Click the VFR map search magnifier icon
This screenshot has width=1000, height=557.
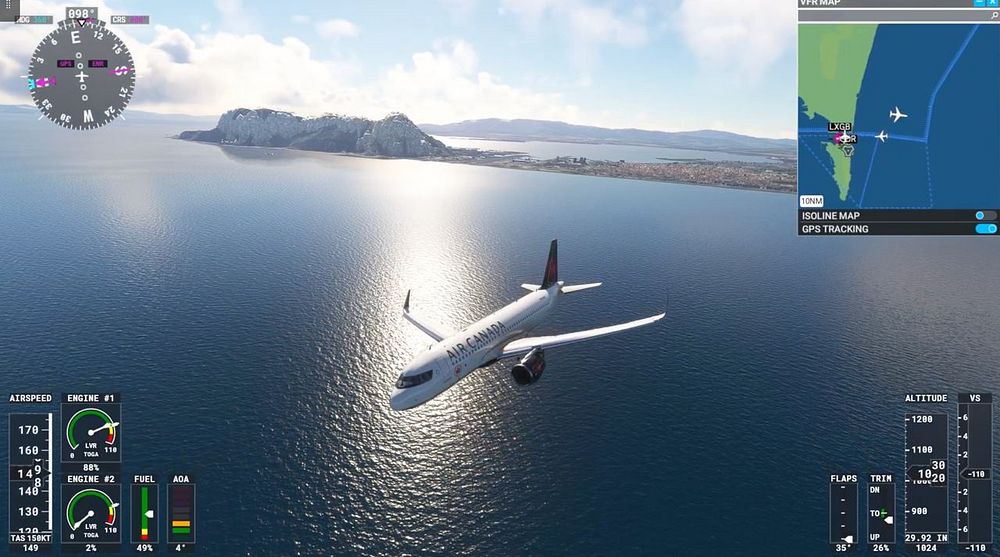tap(992, 16)
